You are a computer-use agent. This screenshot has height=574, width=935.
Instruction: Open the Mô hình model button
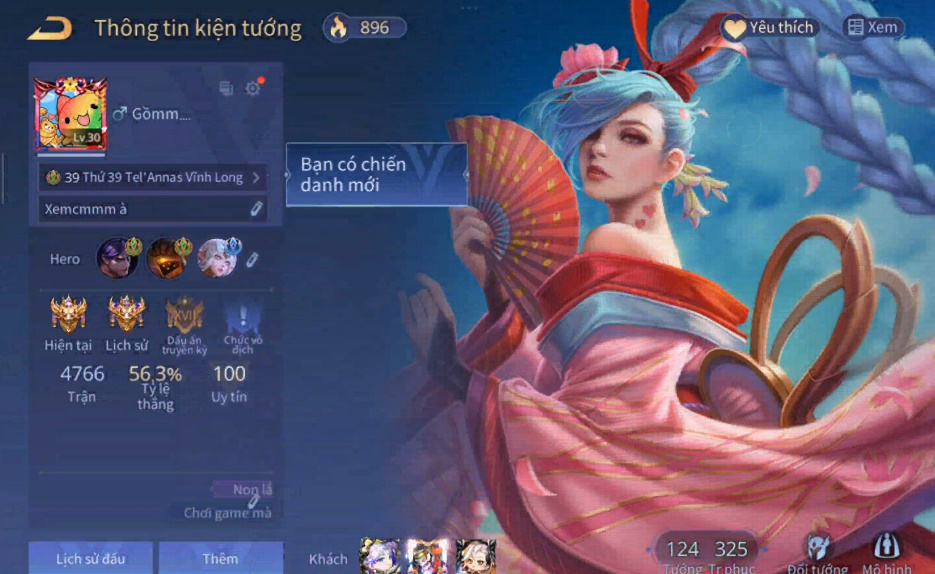point(885,552)
